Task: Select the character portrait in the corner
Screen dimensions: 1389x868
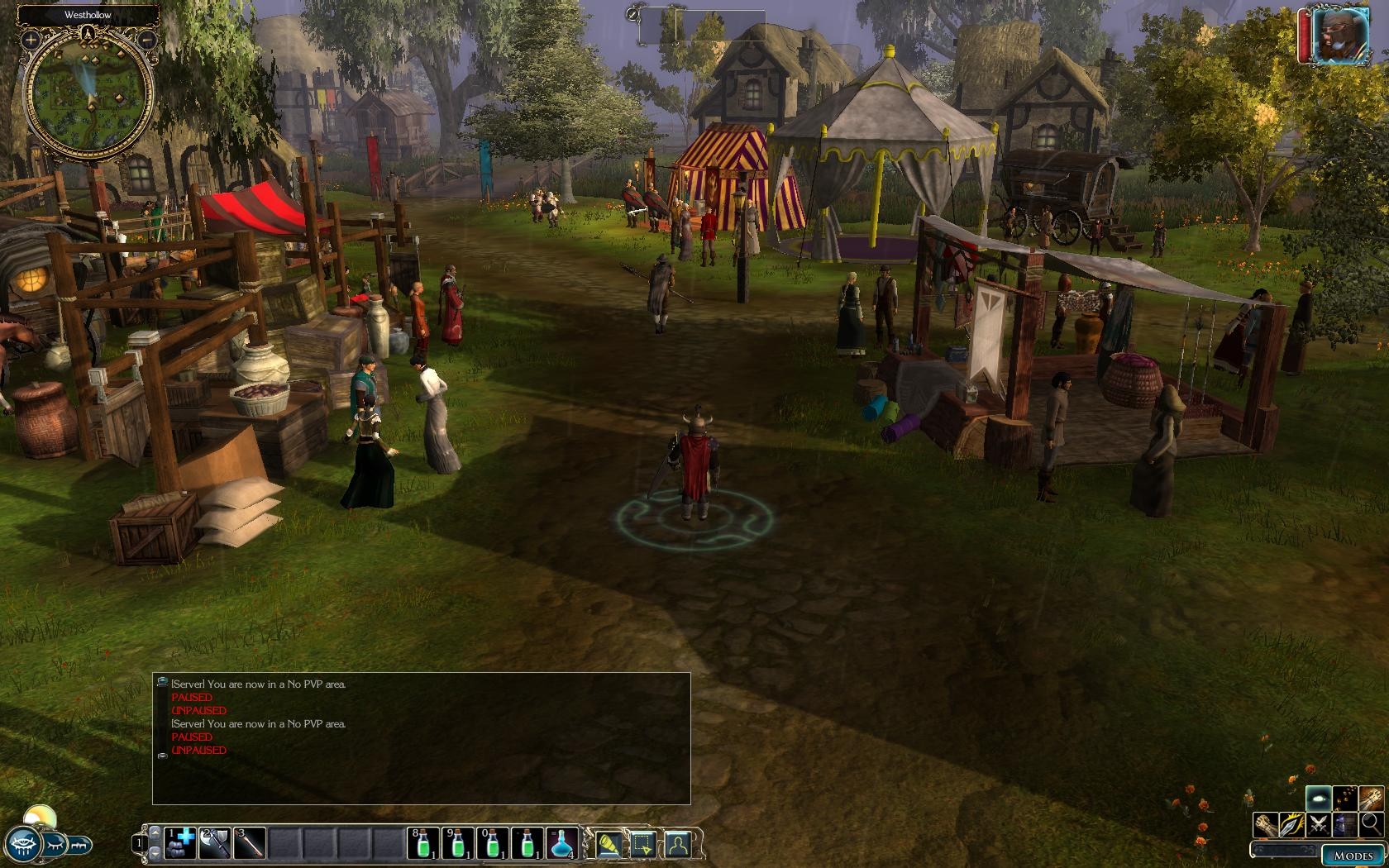Action: (1341, 36)
